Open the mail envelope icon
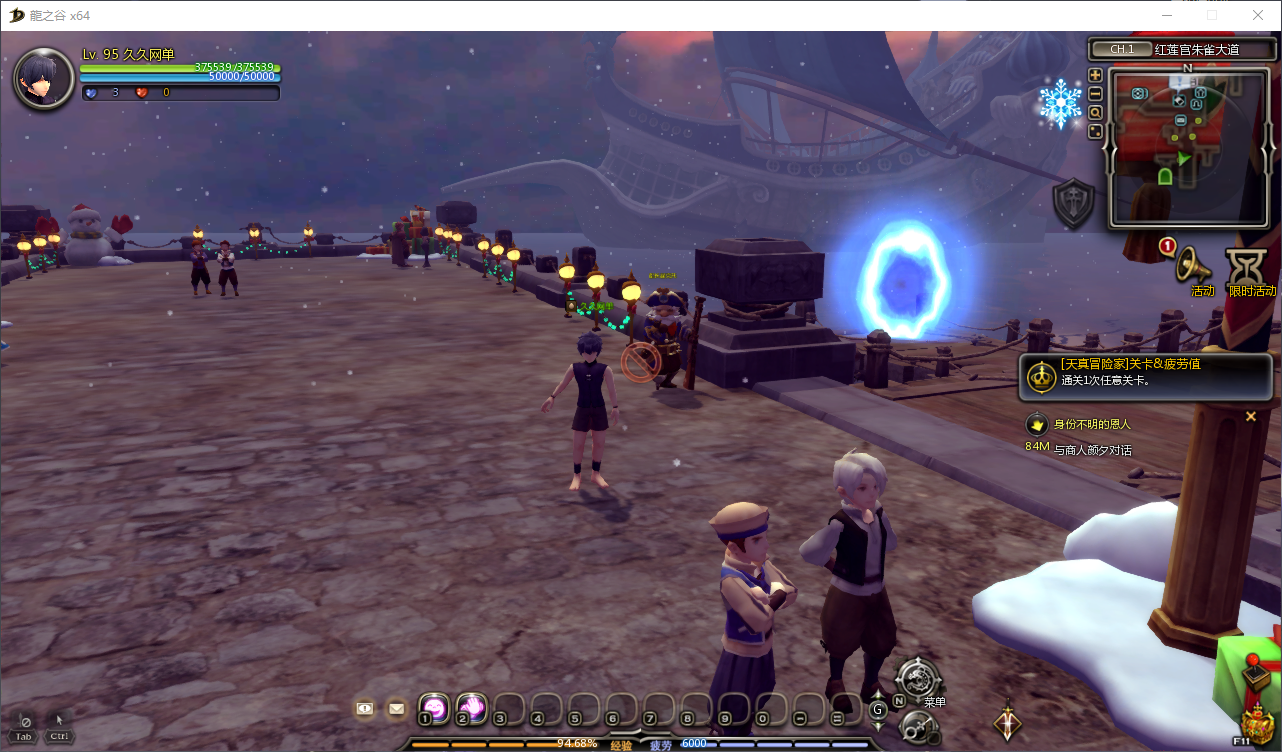The image size is (1282, 752). click(396, 708)
